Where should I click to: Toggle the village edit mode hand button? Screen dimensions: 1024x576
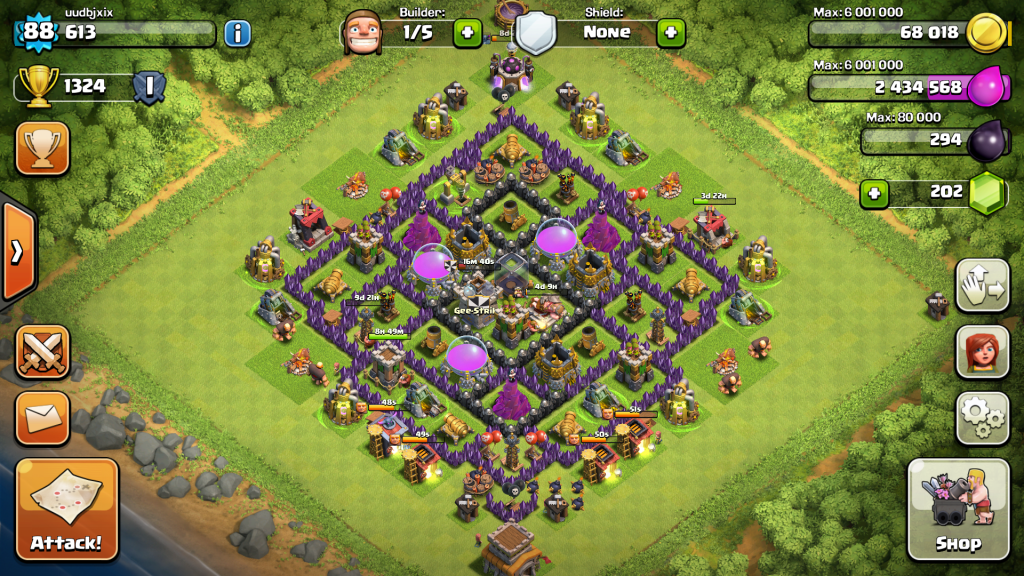point(982,286)
